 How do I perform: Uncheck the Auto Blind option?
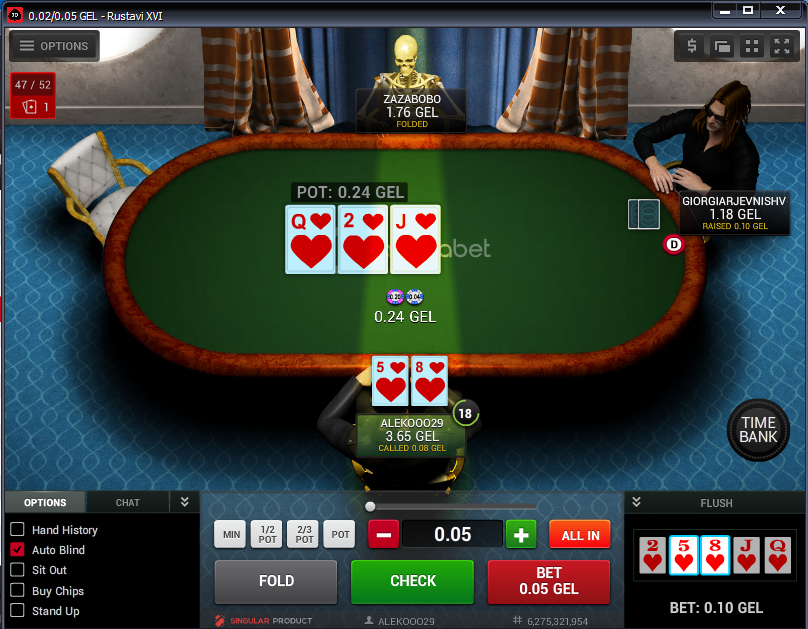pos(17,550)
